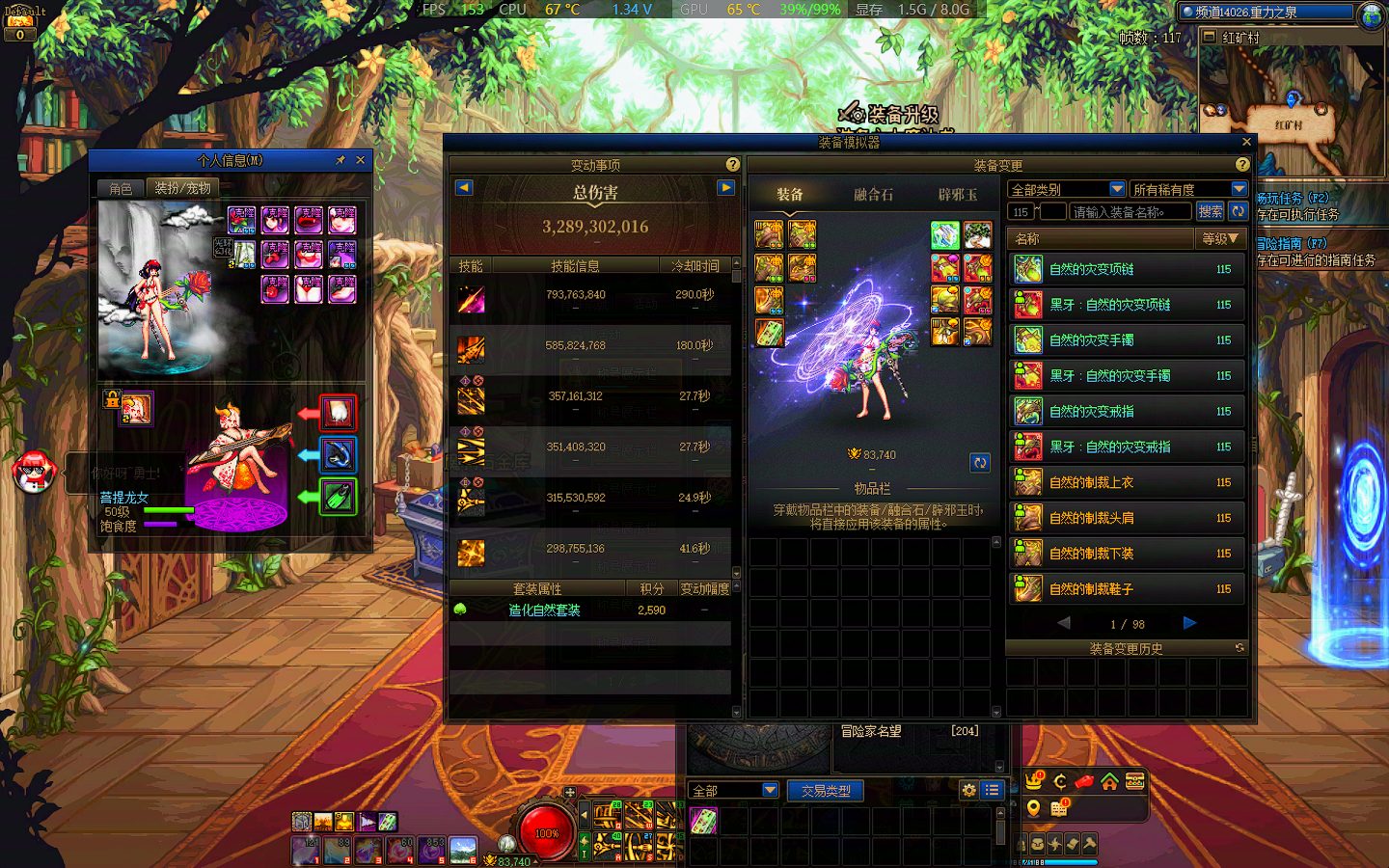Close the 装备模拟器 window
Image resolution: width=1389 pixels, height=868 pixels.
(1246, 142)
